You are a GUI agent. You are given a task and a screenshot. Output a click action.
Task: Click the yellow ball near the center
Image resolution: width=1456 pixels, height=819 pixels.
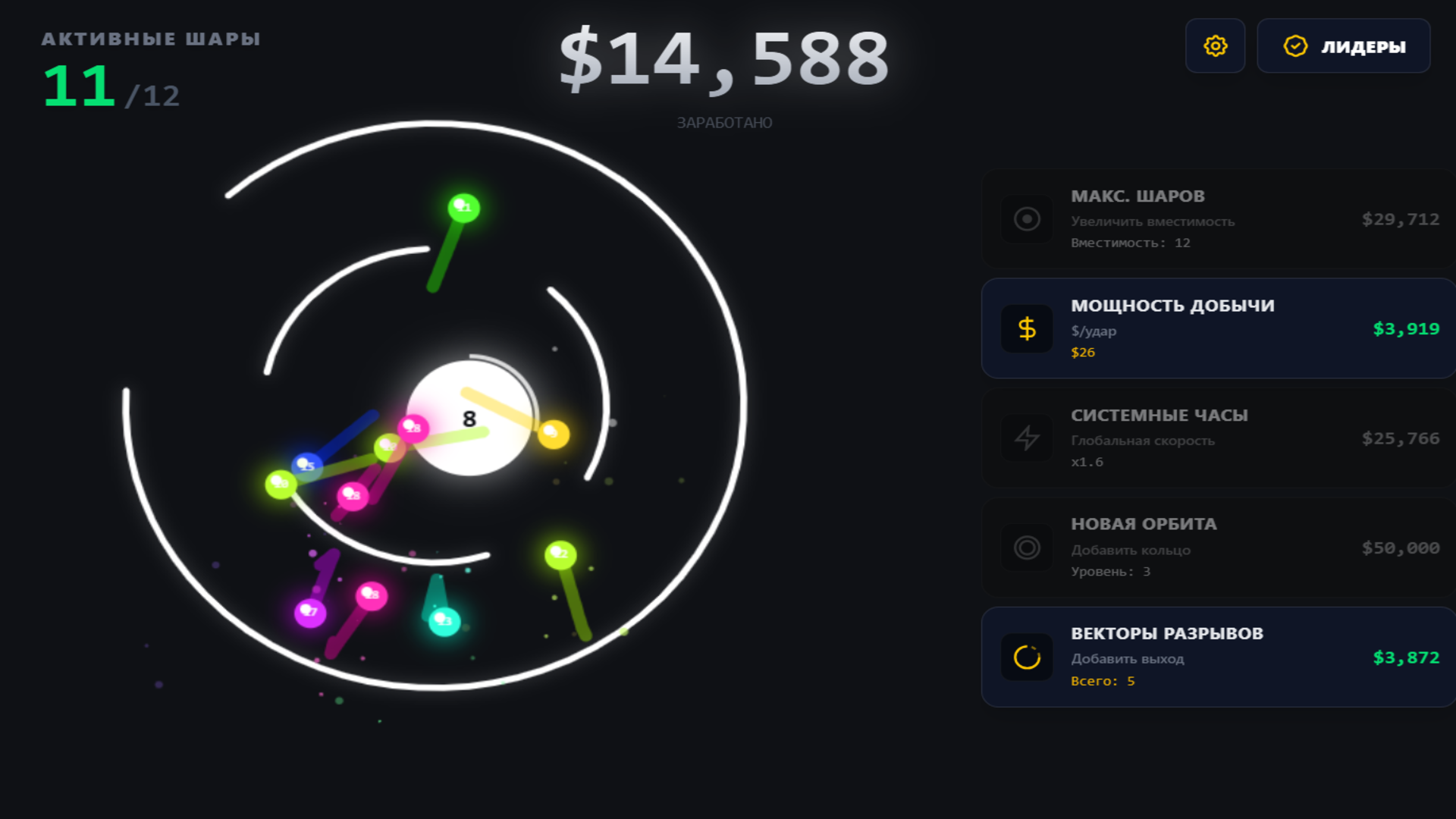[x=553, y=432]
